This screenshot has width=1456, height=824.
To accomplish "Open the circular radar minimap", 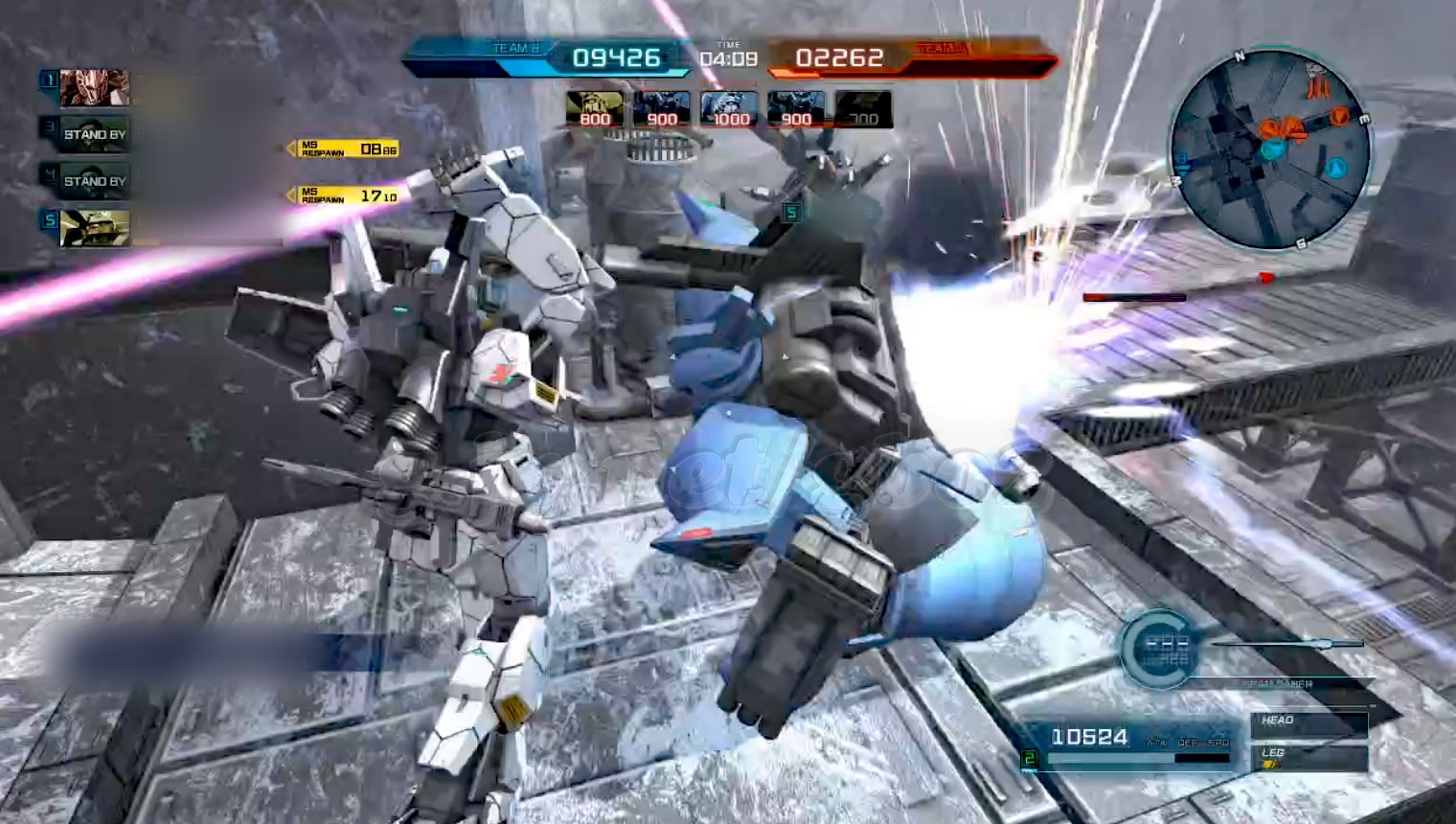I will [x=1271, y=149].
